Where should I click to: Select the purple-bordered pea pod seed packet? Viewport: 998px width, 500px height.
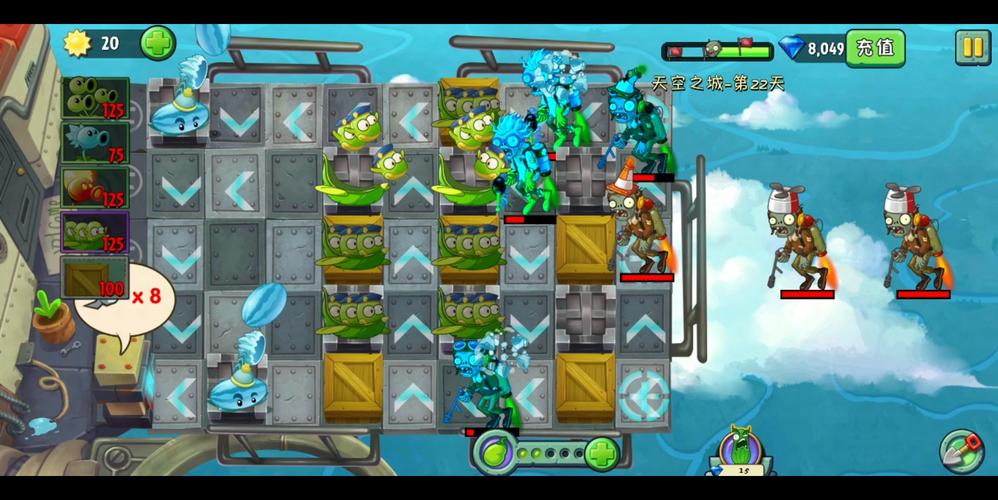pyautogui.click(x=95, y=232)
